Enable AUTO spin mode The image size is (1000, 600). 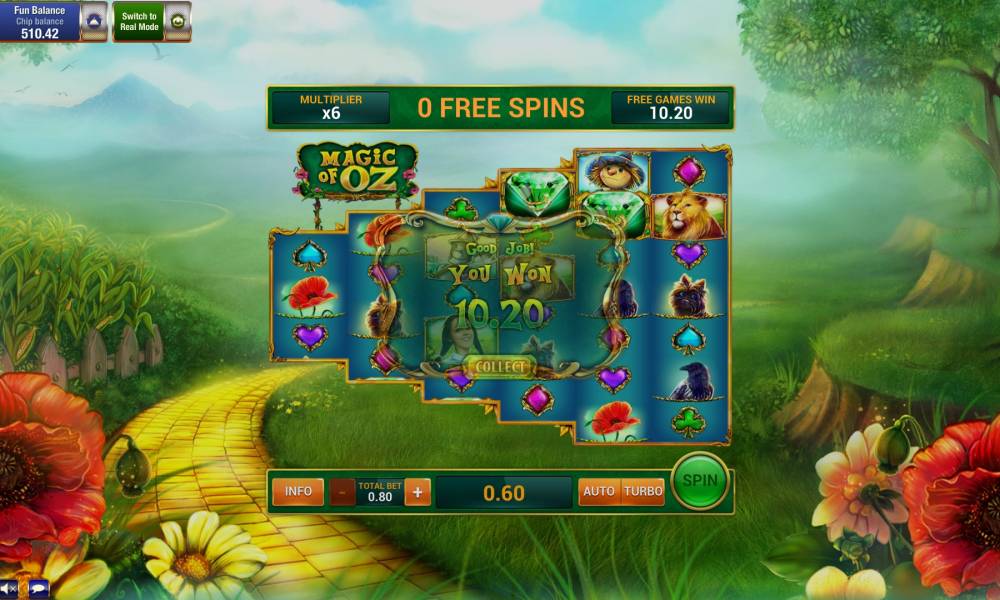pos(599,492)
